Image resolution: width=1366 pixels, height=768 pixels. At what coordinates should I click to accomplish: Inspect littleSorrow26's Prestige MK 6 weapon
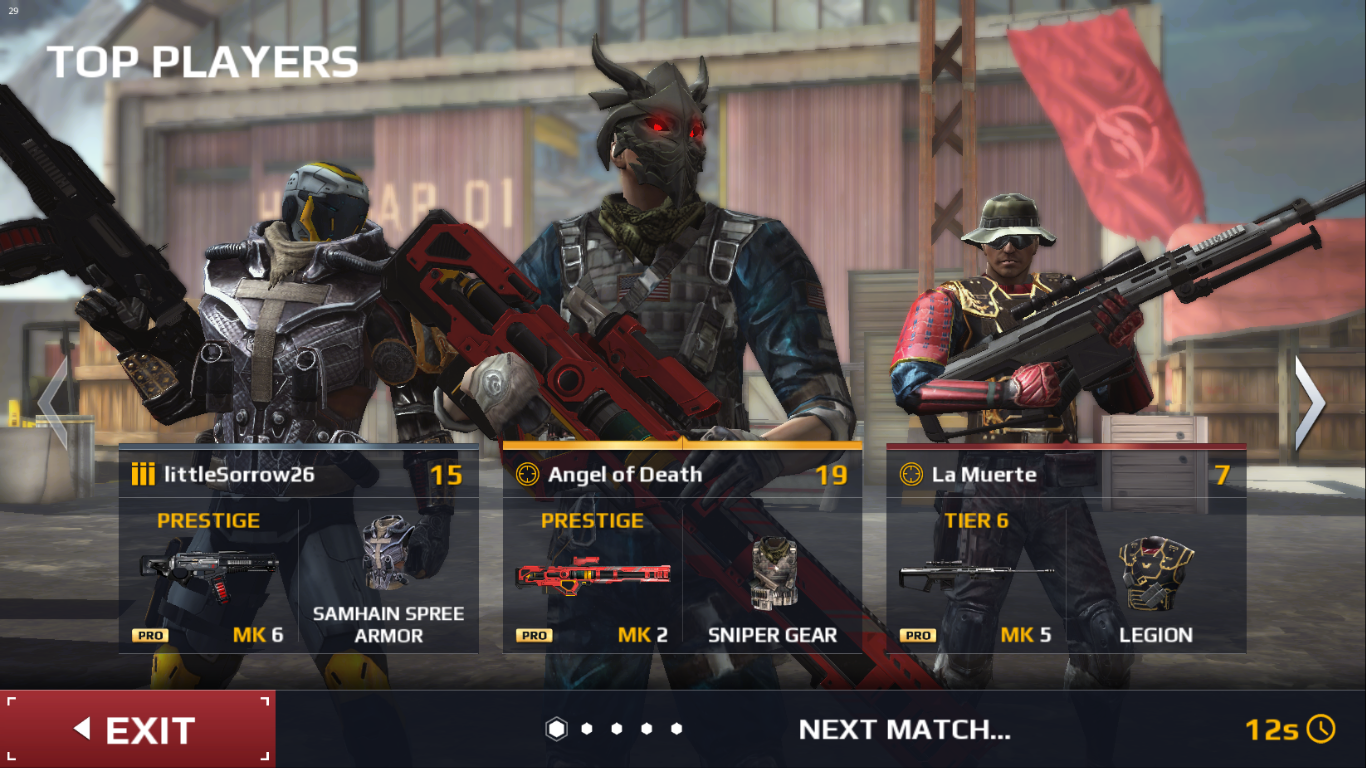[x=209, y=577]
